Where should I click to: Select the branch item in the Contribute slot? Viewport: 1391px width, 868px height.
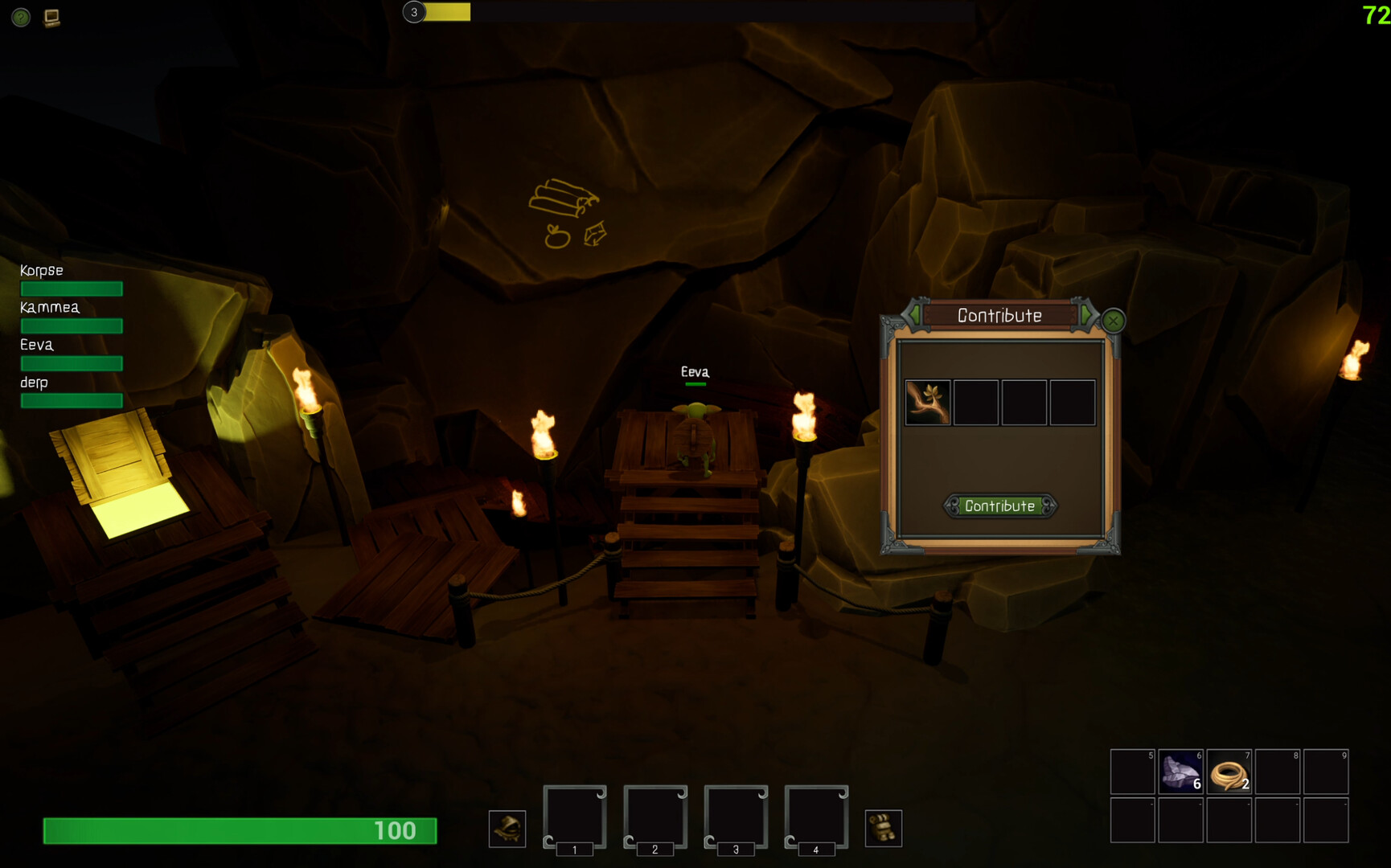coord(929,402)
